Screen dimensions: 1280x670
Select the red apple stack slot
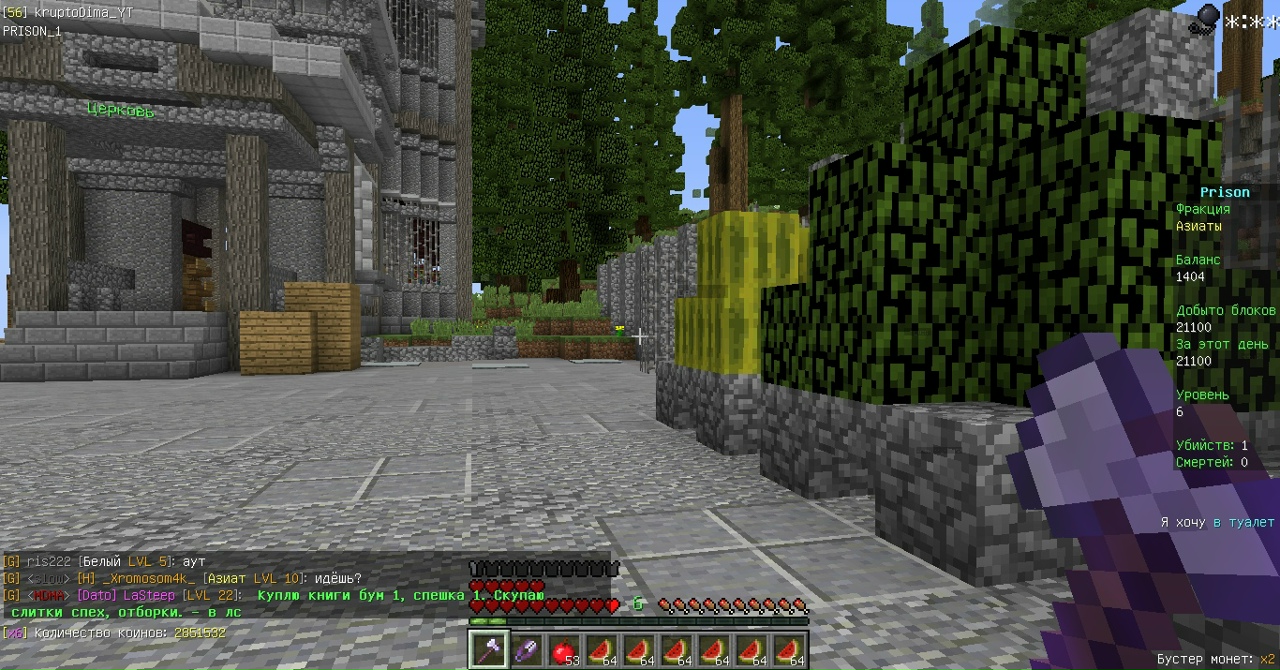[563, 650]
